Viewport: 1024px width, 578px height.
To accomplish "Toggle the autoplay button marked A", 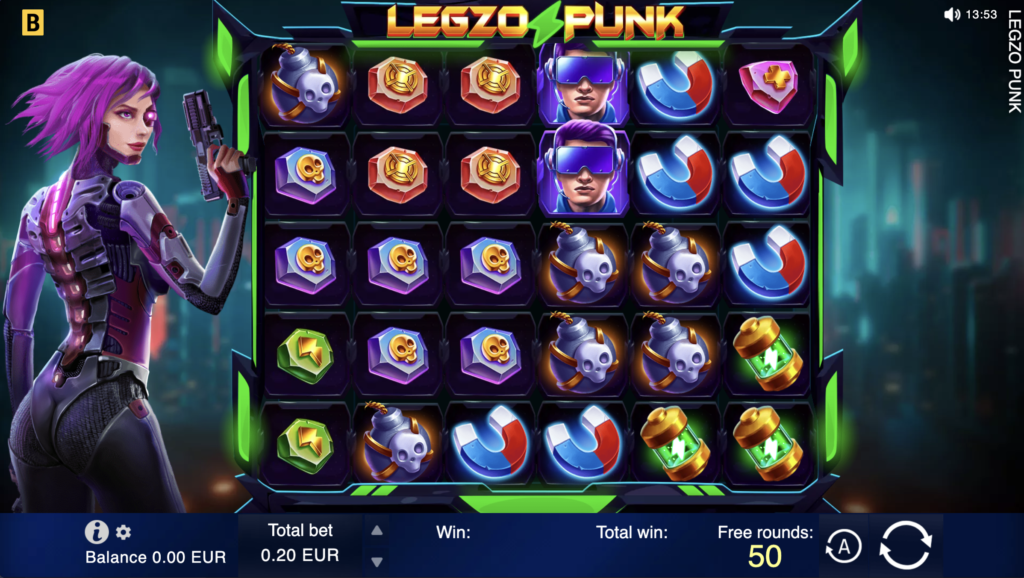I will [843, 547].
